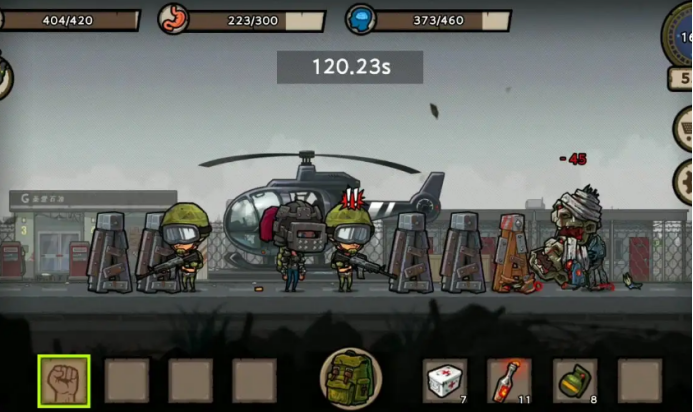Use the first aid kit item
The height and width of the screenshot is (412, 693).
click(x=444, y=380)
